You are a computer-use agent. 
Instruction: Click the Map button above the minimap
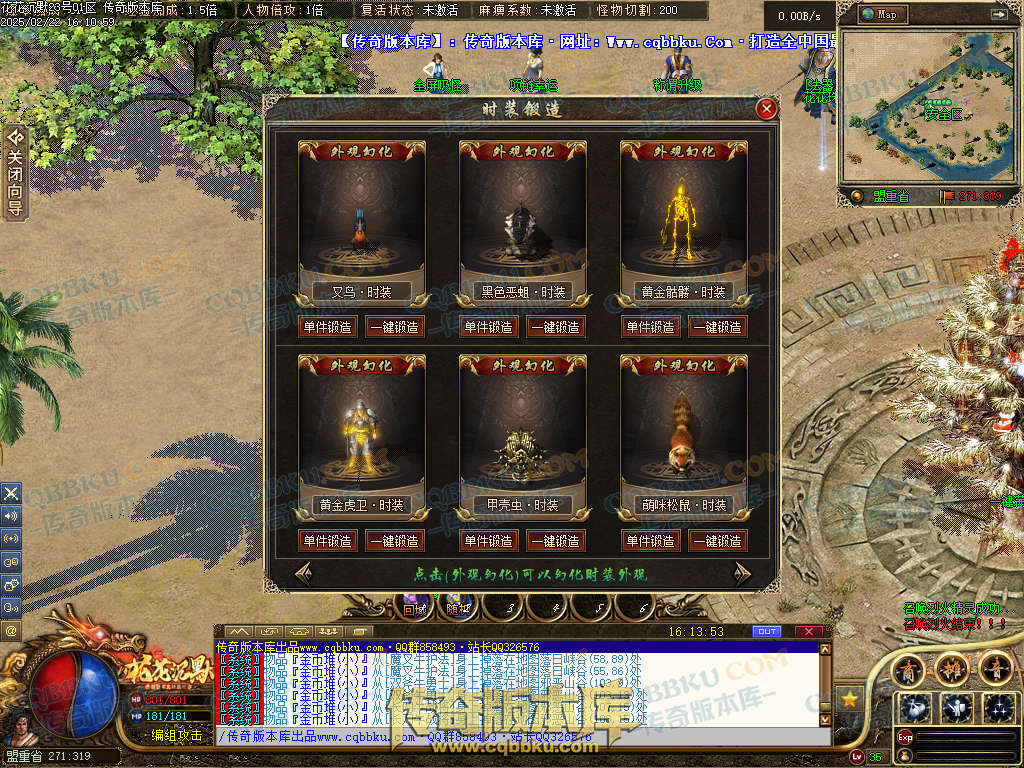click(881, 15)
